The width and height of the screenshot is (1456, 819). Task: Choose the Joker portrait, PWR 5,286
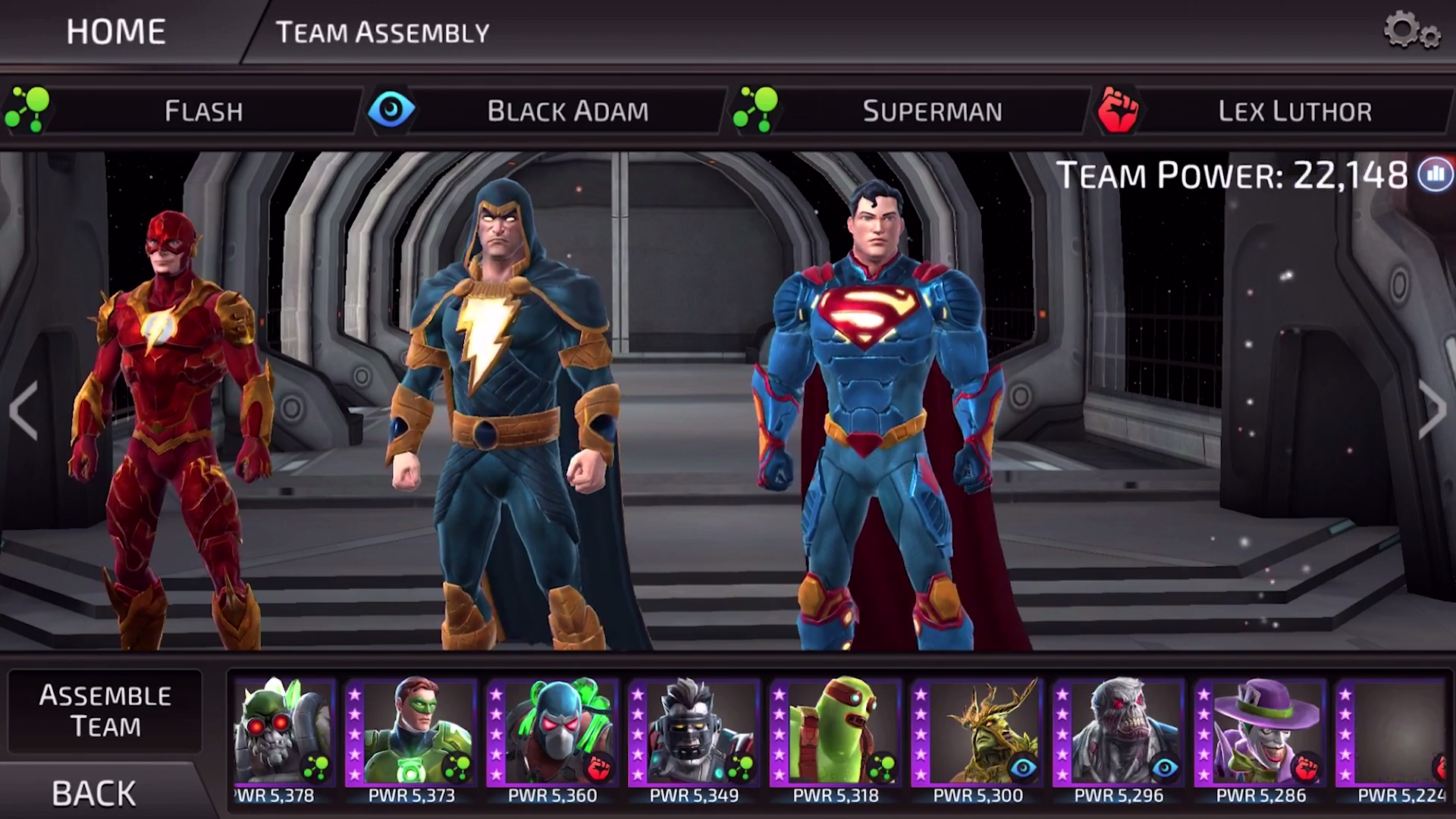[x=1260, y=732]
